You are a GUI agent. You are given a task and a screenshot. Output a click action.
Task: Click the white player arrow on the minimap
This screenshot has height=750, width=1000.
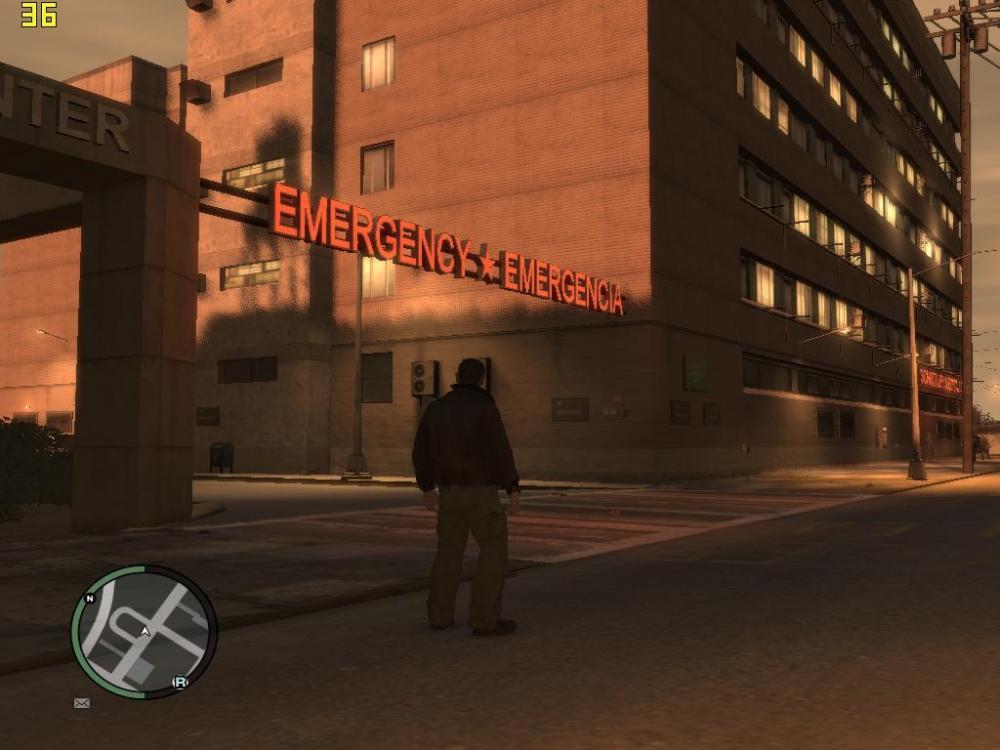point(146,632)
